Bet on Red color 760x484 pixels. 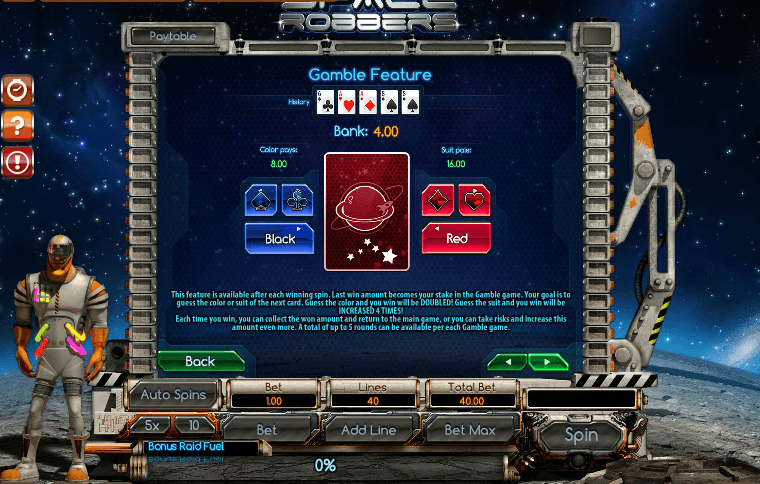tap(456, 239)
